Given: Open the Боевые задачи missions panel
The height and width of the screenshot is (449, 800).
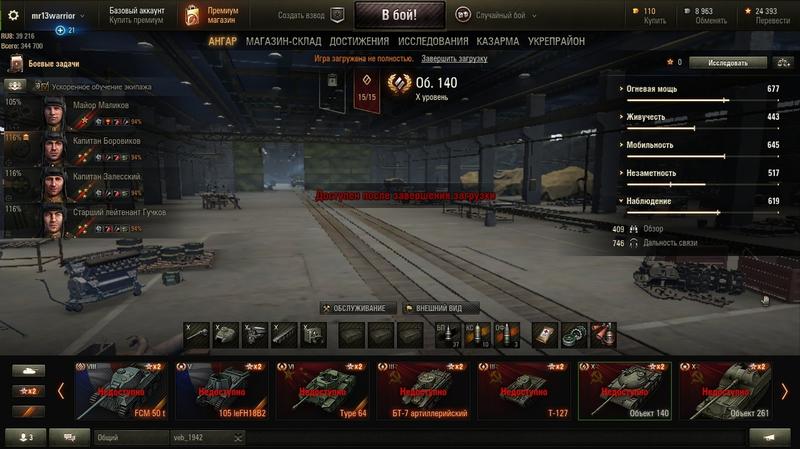Looking at the screenshot, I should tap(45, 65).
